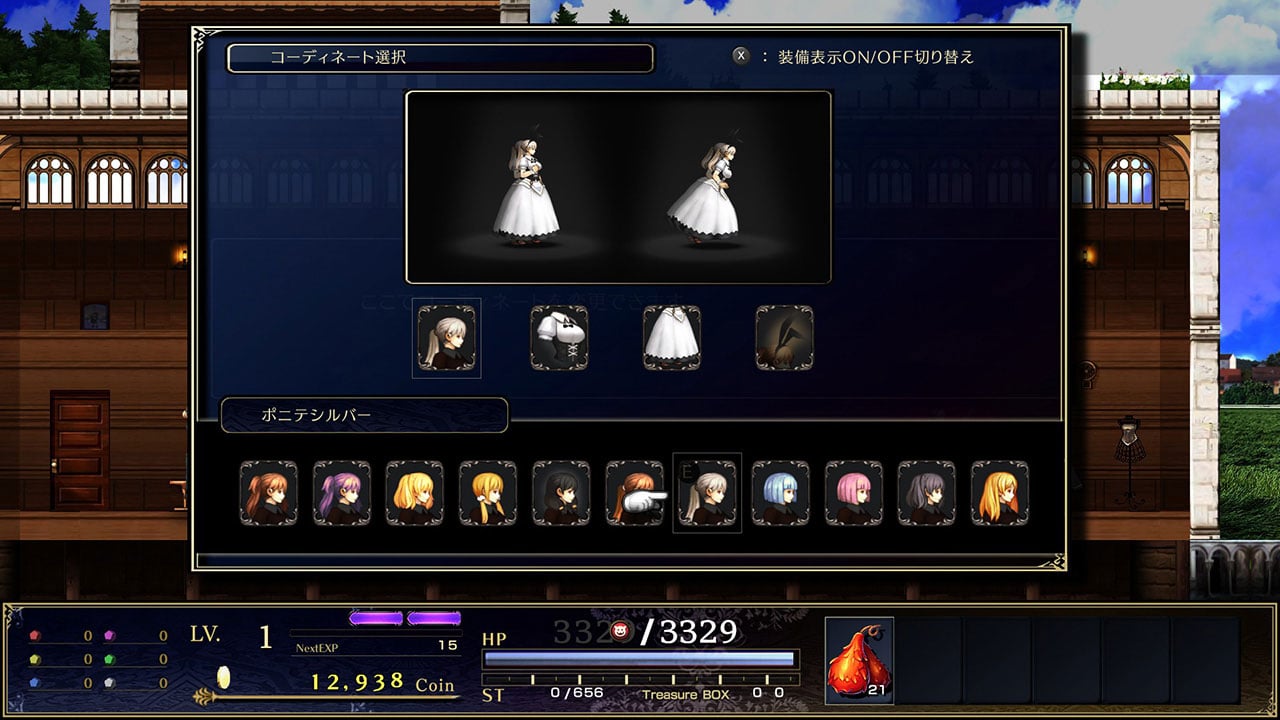Choose the short black hairstyle
Image resolution: width=1280 pixels, height=720 pixels.
point(561,493)
